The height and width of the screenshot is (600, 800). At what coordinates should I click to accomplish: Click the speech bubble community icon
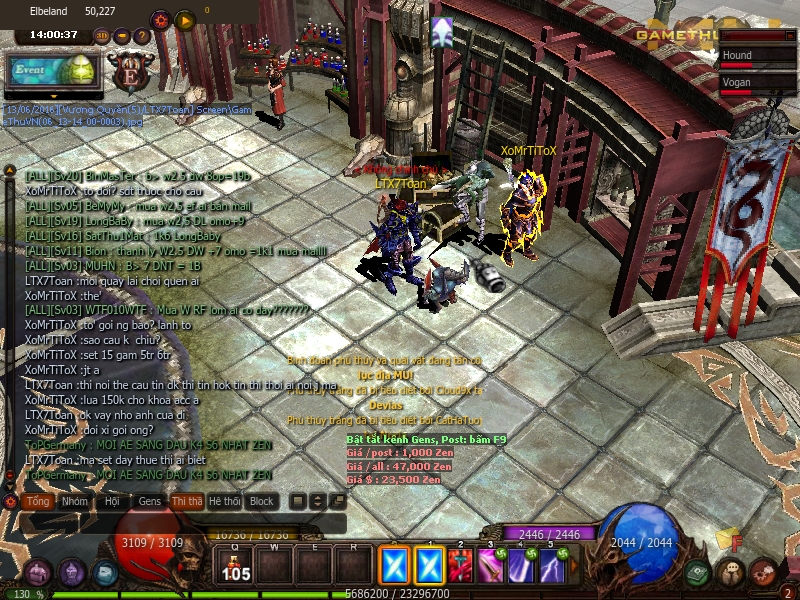[731, 573]
